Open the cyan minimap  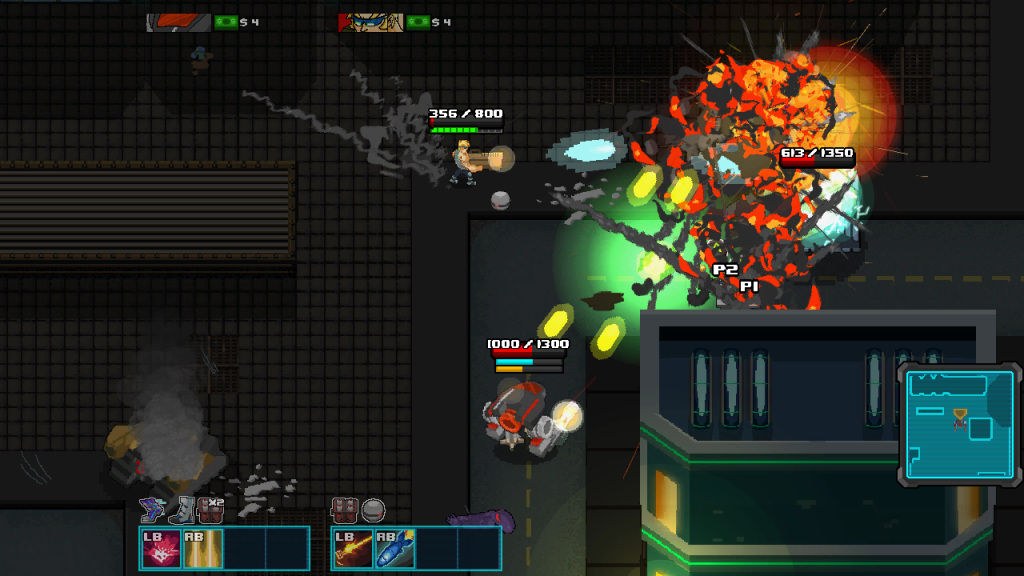coord(958,424)
